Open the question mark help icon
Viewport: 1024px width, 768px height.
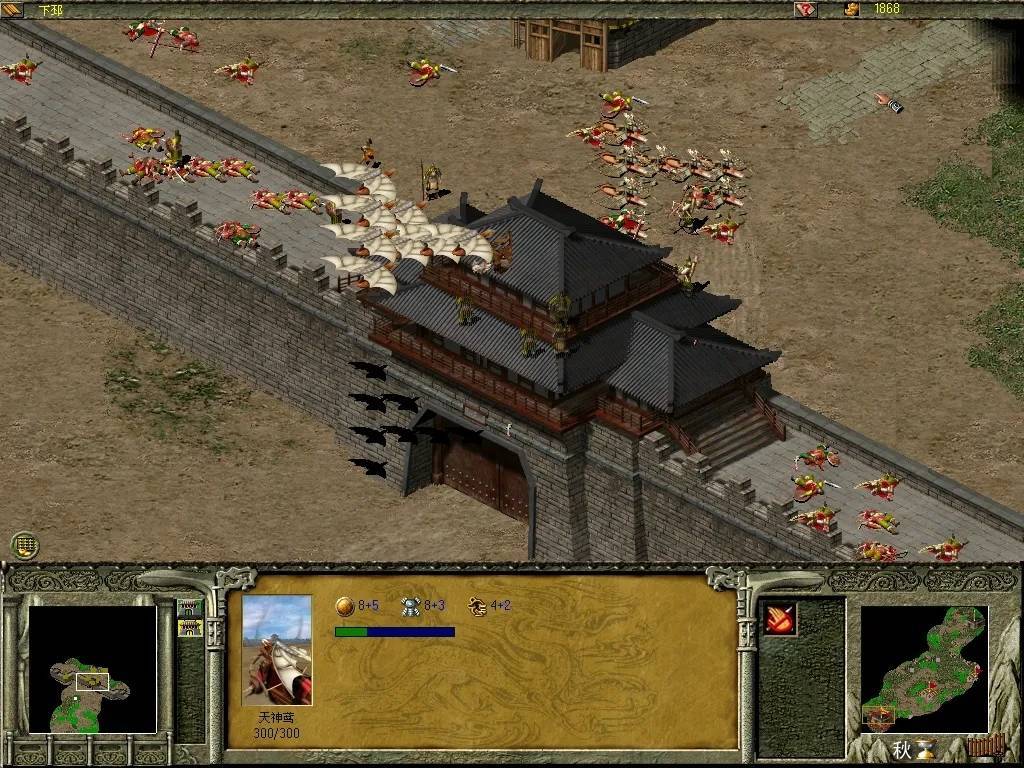coord(805,9)
